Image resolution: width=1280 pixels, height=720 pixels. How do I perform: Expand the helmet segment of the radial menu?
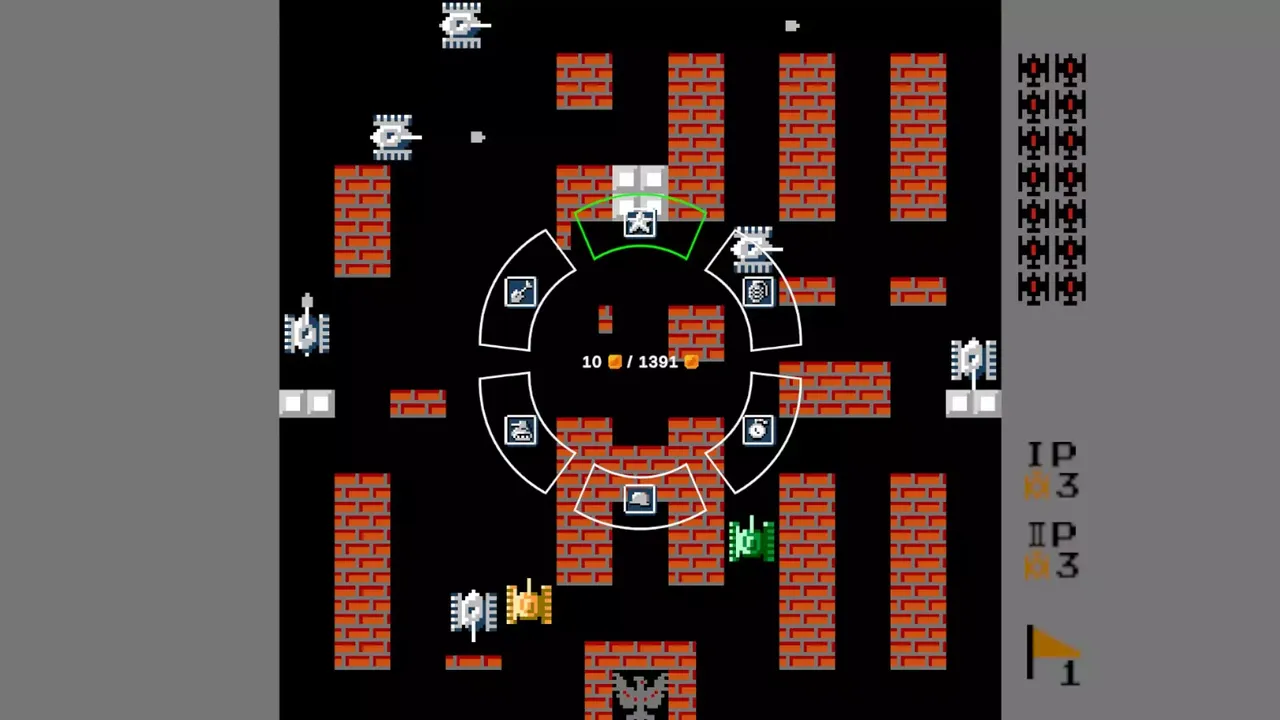pos(640,500)
